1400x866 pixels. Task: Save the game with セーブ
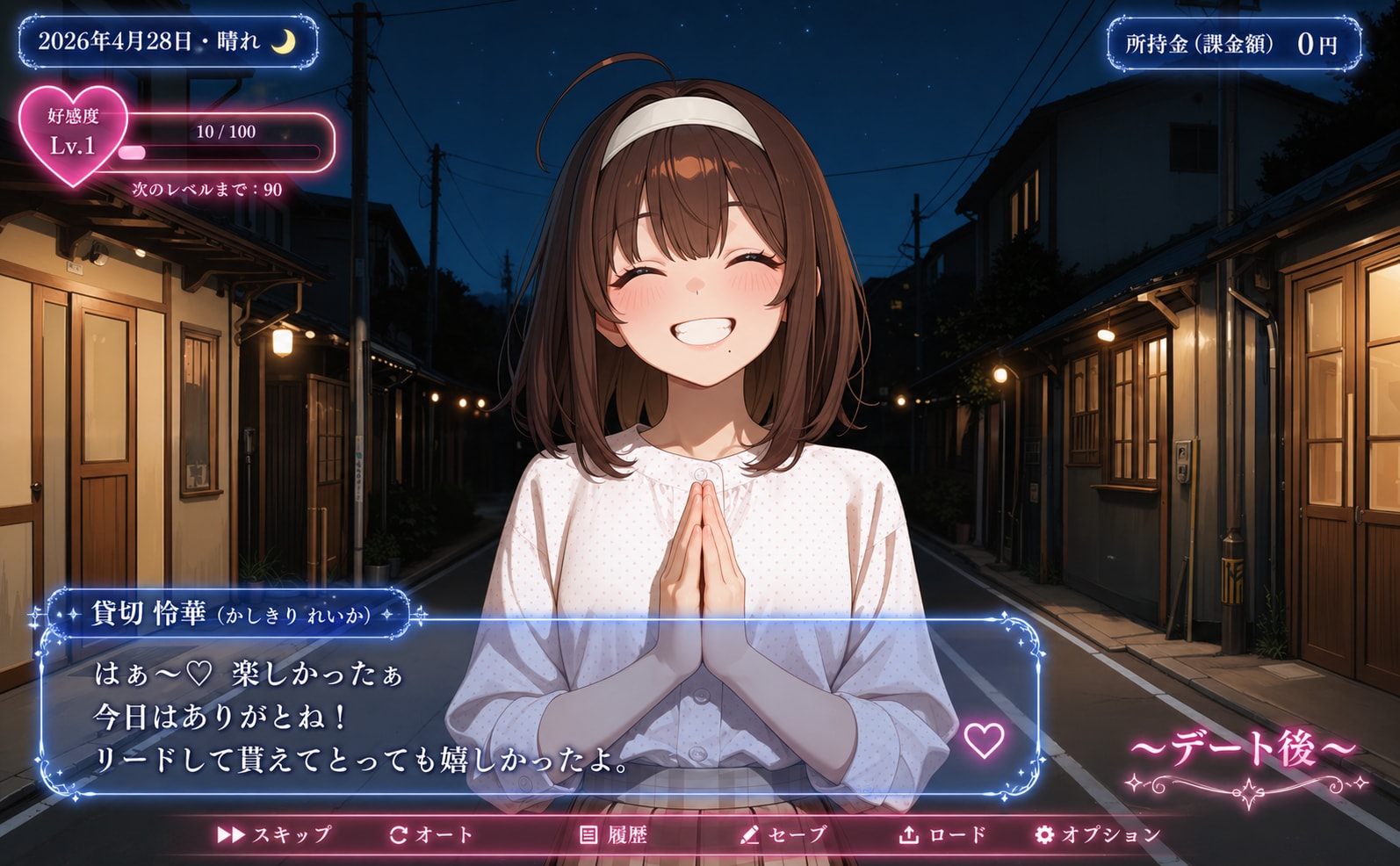coord(783,834)
